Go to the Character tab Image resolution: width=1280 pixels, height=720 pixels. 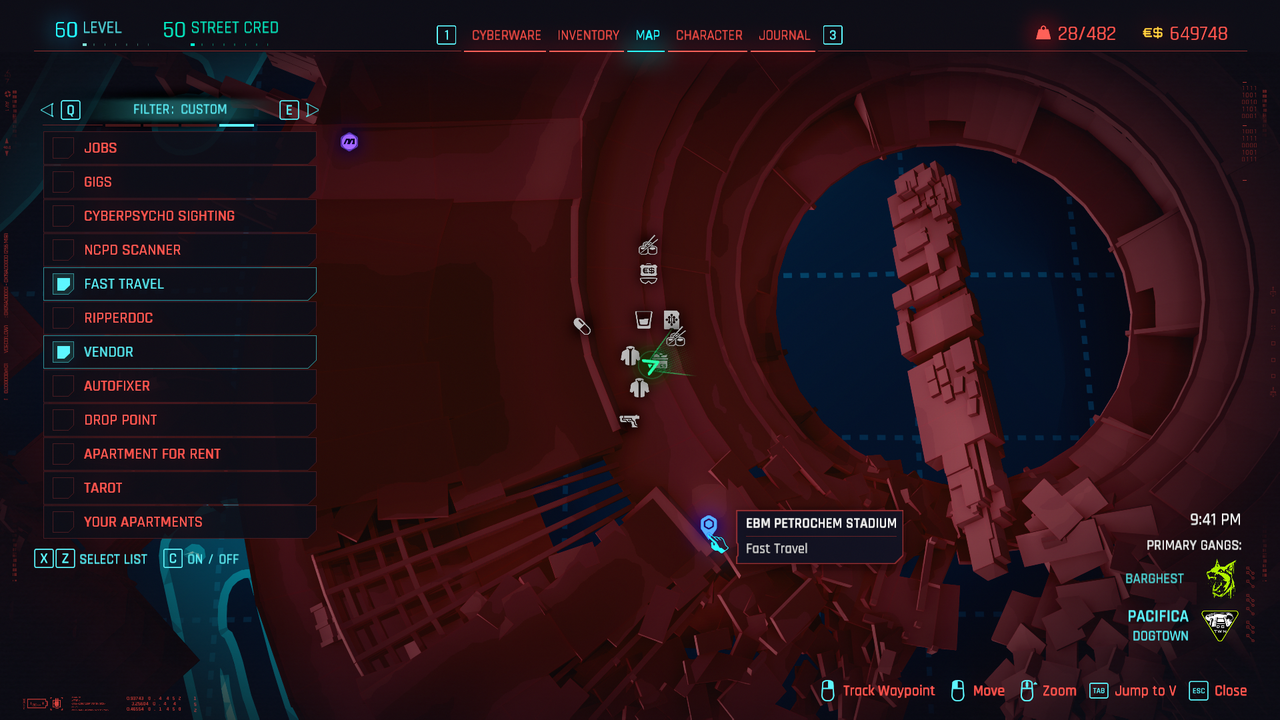coord(709,35)
